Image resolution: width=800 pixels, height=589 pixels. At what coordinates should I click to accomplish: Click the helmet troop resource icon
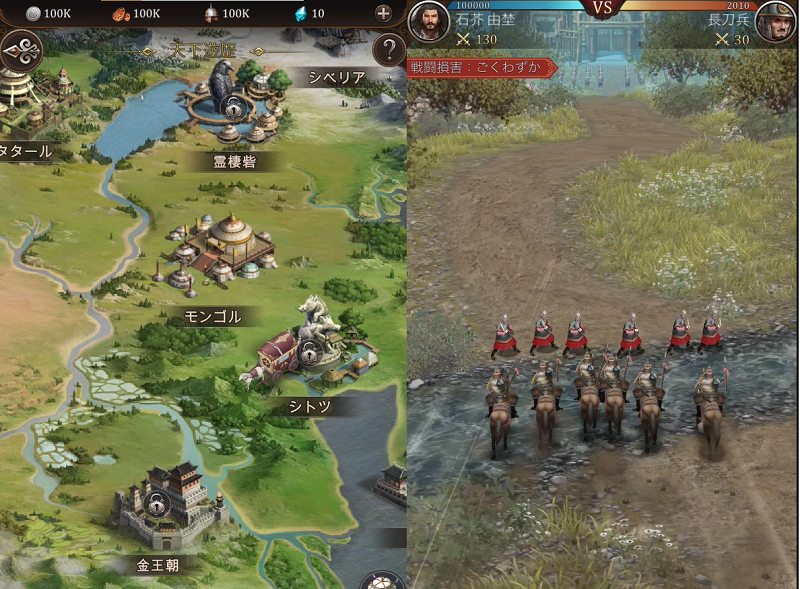tap(210, 13)
